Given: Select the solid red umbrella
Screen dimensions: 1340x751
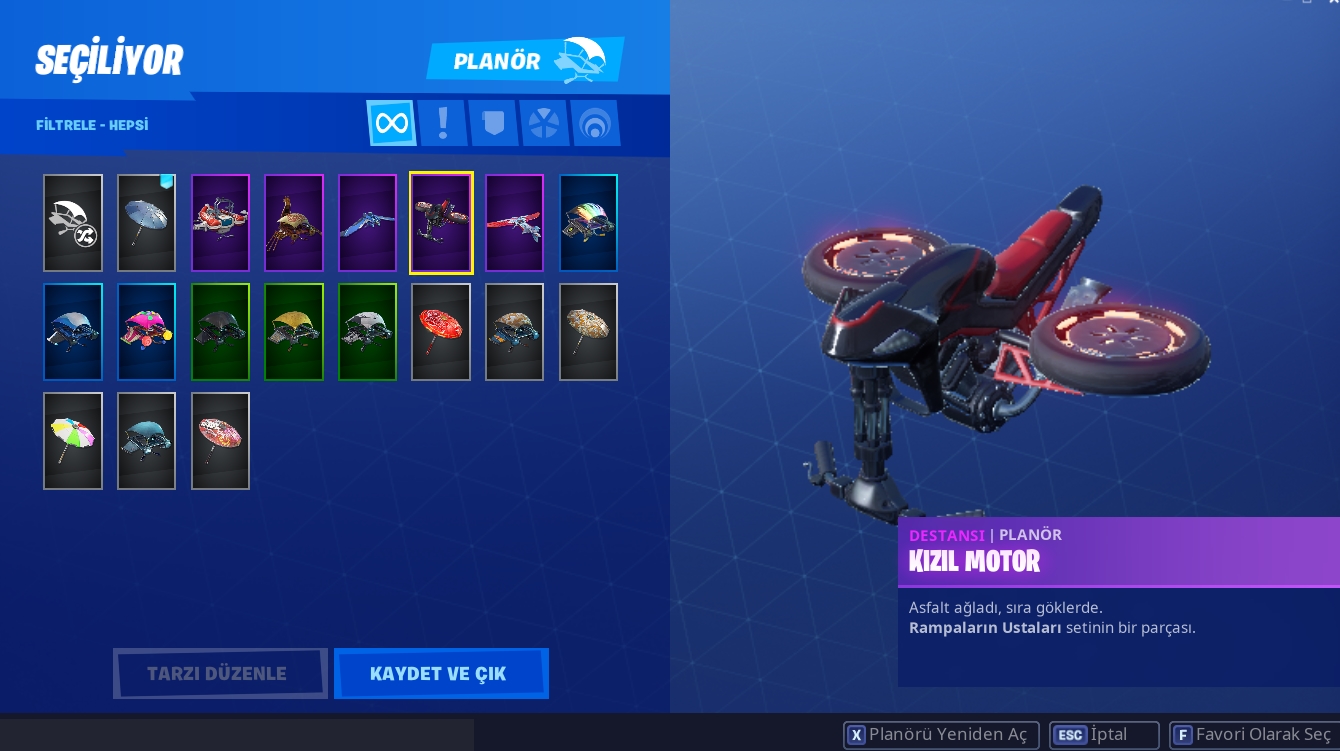Looking at the screenshot, I should pyautogui.click(x=441, y=332).
